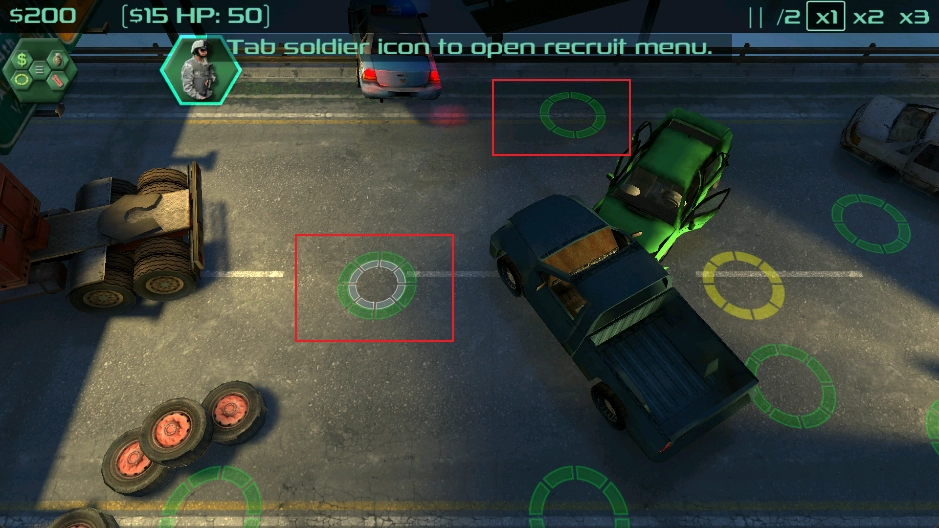The height and width of the screenshot is (528, 939).
Task: Pause the game with the pause button
Action: (x=756, y=17)
